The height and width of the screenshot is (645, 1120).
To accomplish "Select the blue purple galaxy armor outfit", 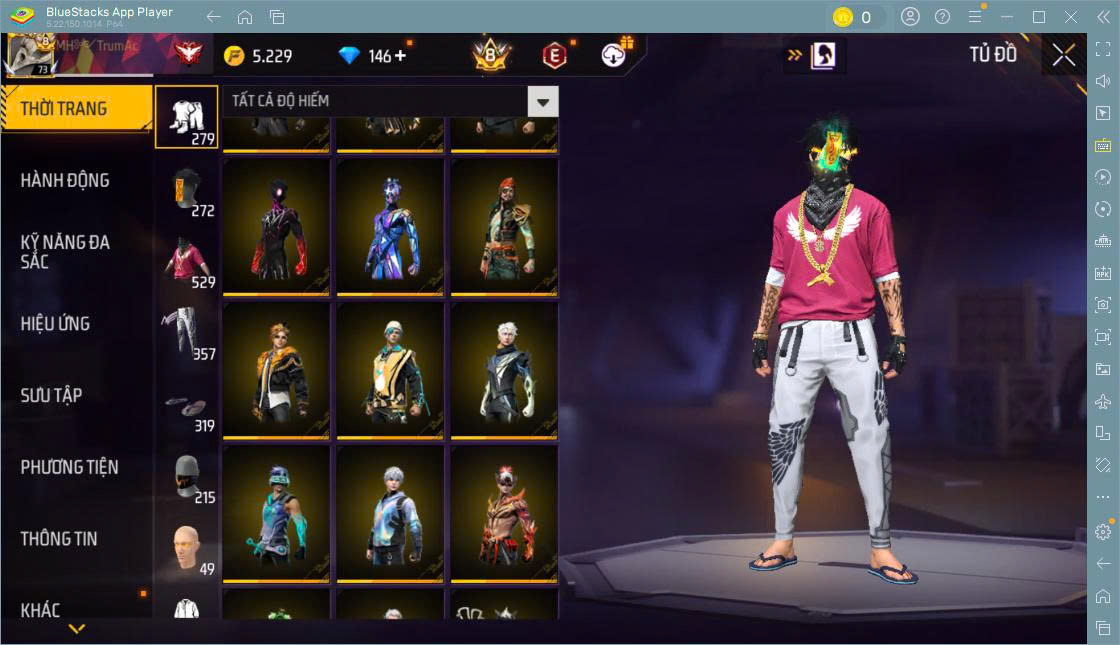I will pyautogui.click(x=390, y=226).
